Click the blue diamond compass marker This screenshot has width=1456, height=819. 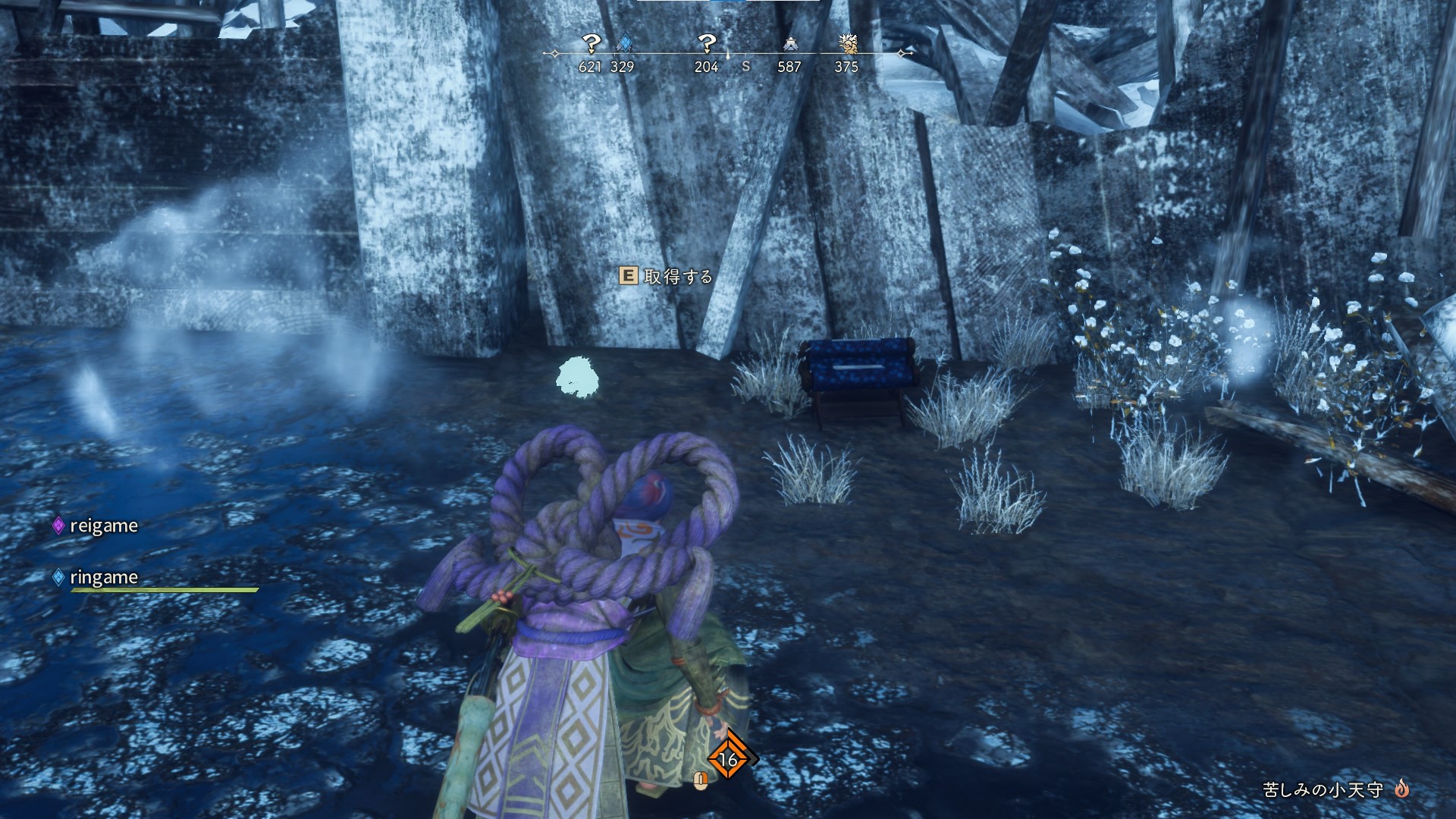tap(625, 43)
